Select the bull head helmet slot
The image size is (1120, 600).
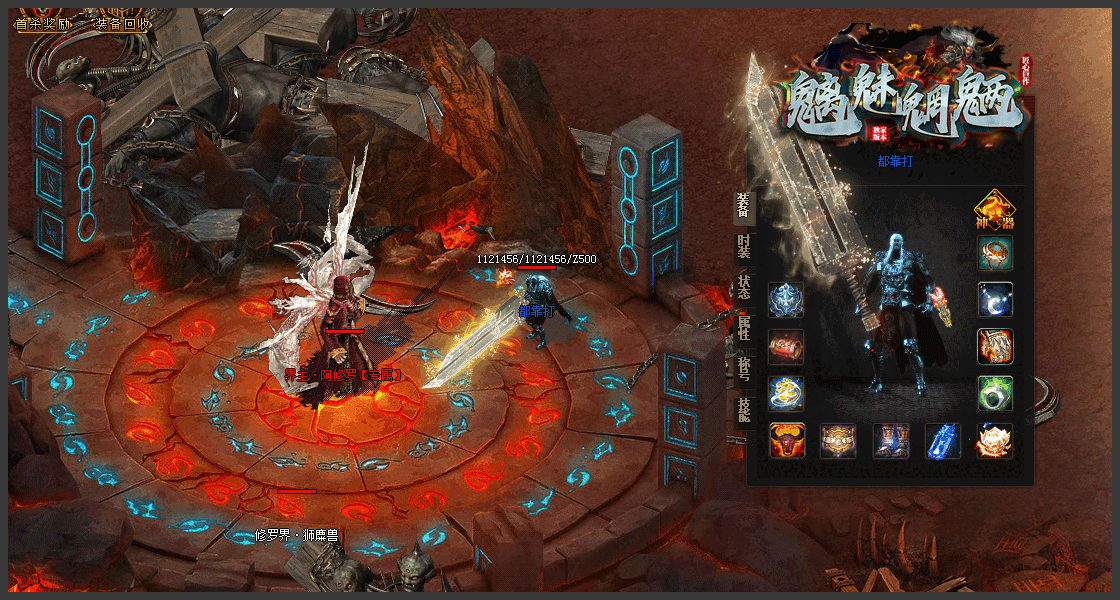click(786, 441)
